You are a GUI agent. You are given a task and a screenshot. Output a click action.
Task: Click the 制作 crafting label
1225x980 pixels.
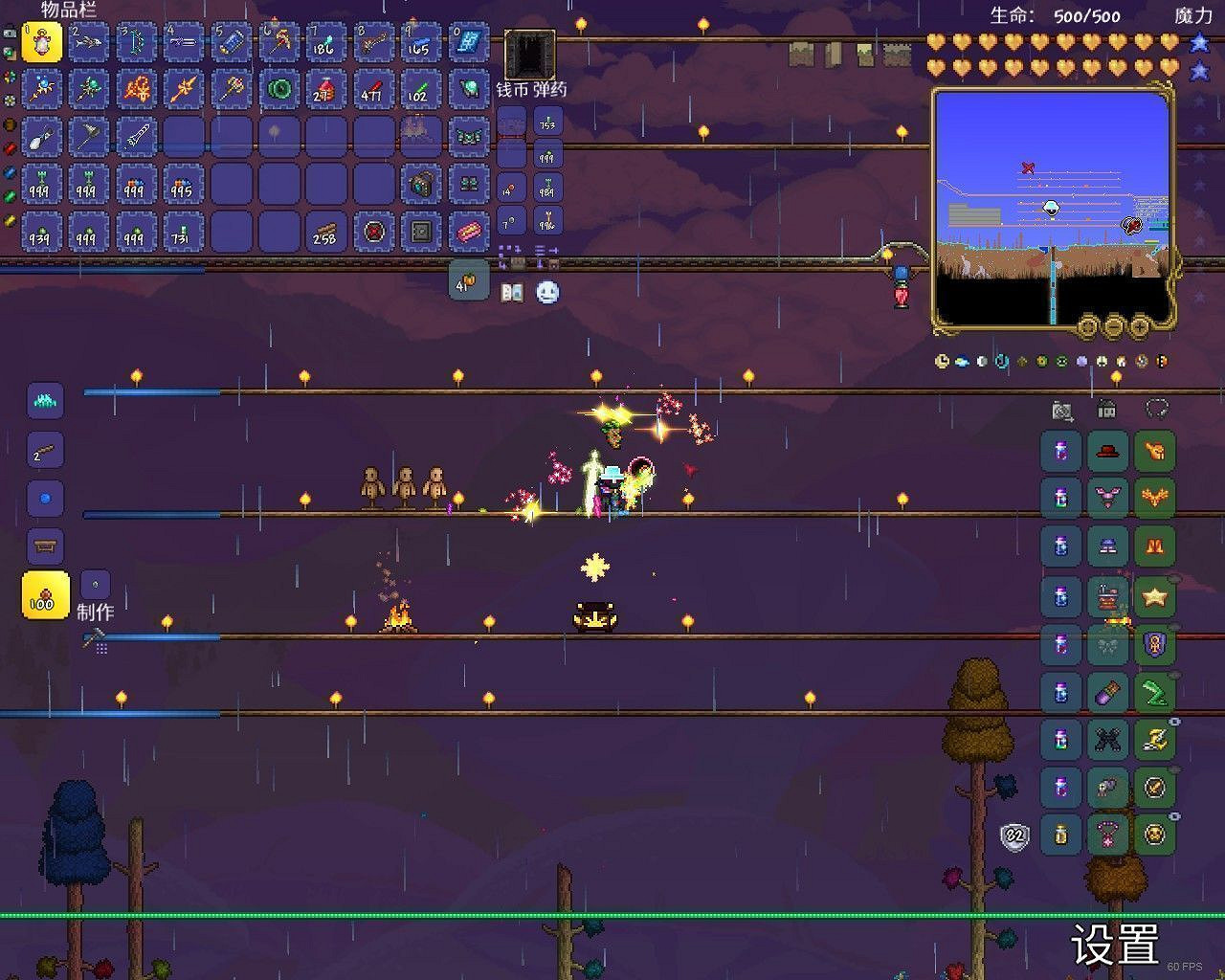pos(96,612)
